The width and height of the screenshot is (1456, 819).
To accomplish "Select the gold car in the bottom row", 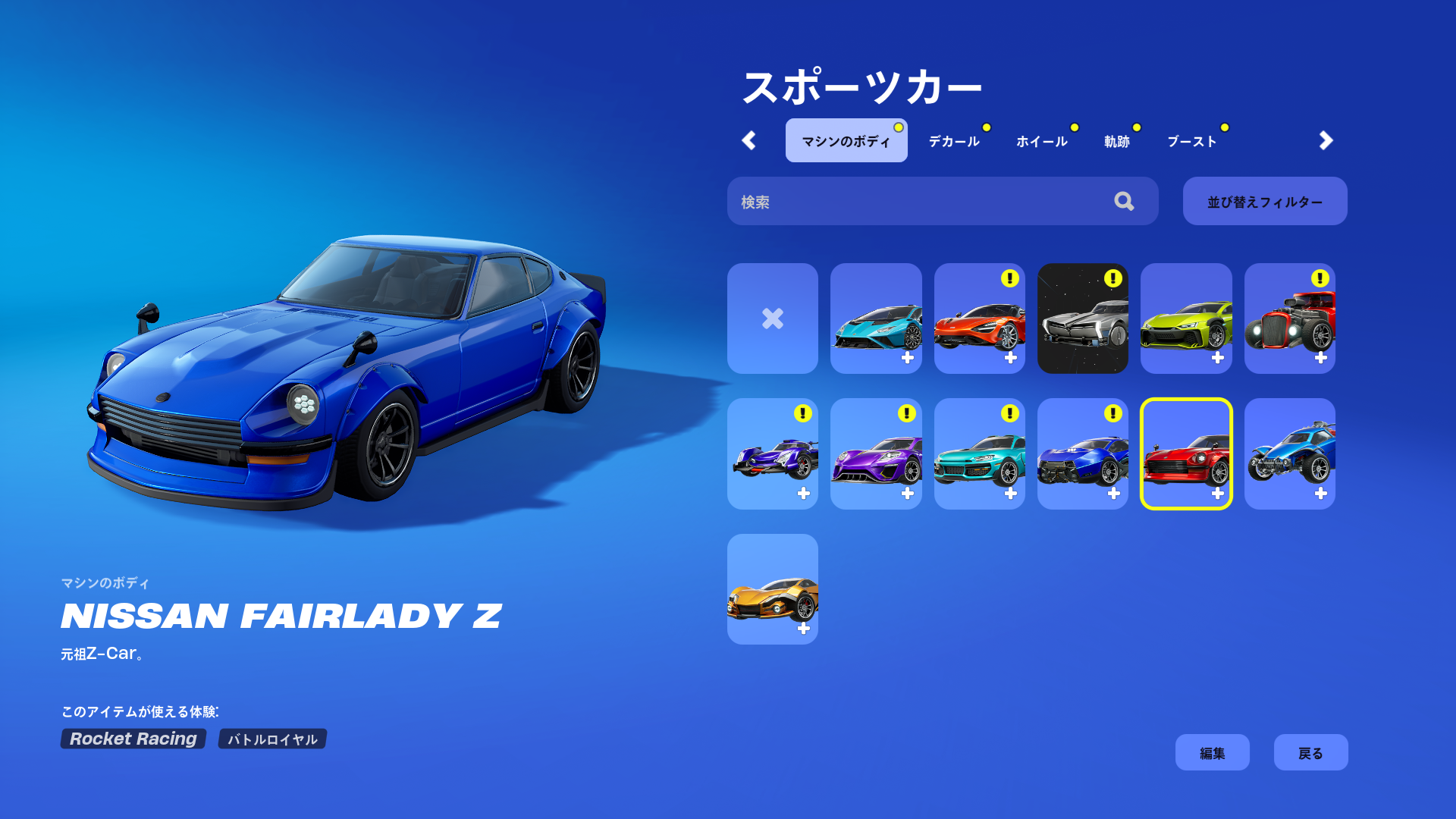I will click(772, 590).
